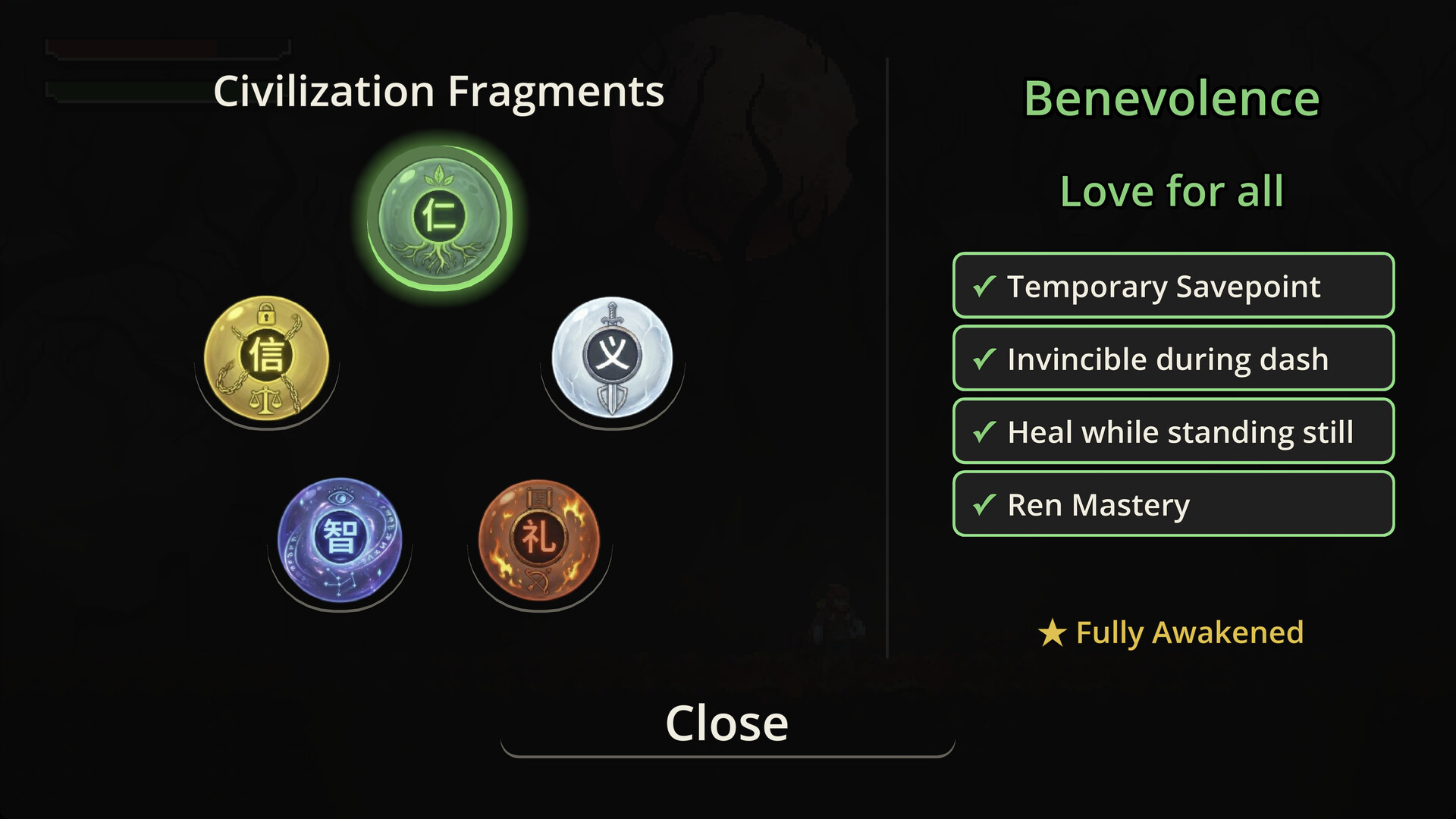
Task: Click the Love for all subtitle link
Action: 1171,191
